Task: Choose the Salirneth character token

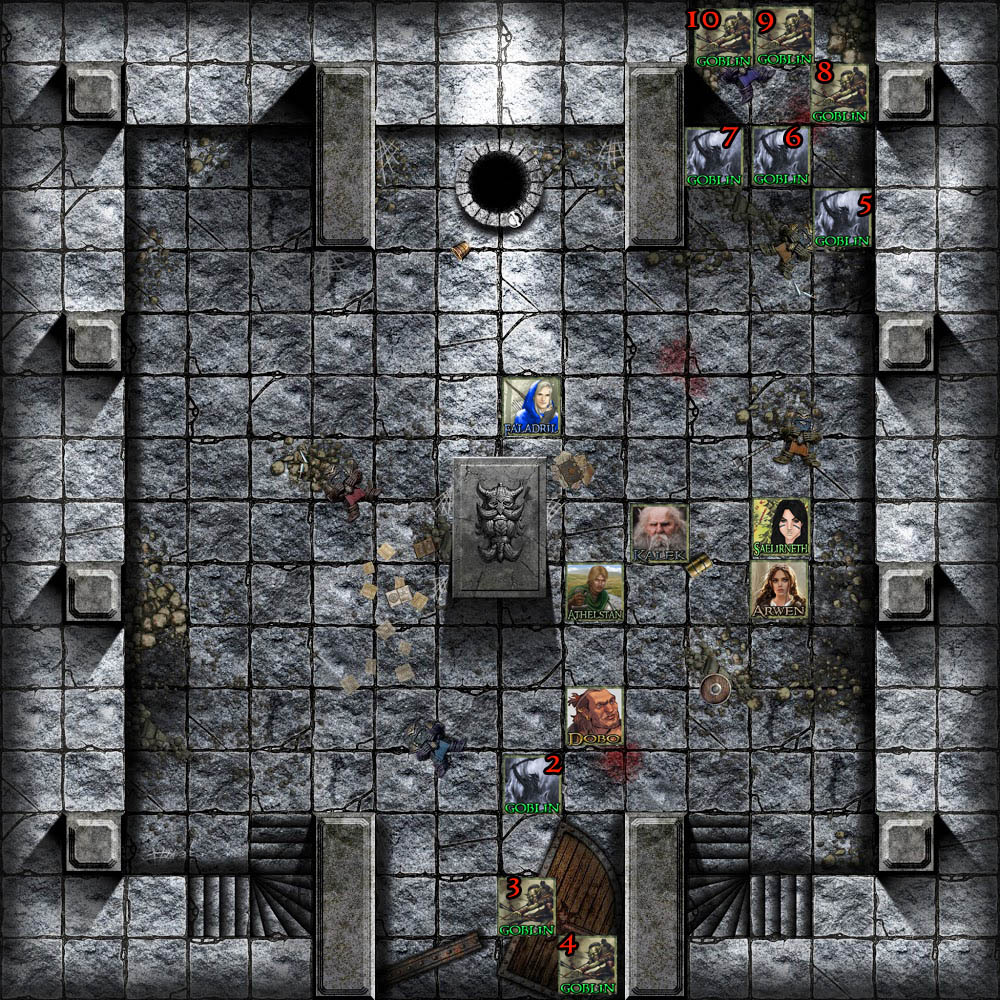Action: coord(781,529)
